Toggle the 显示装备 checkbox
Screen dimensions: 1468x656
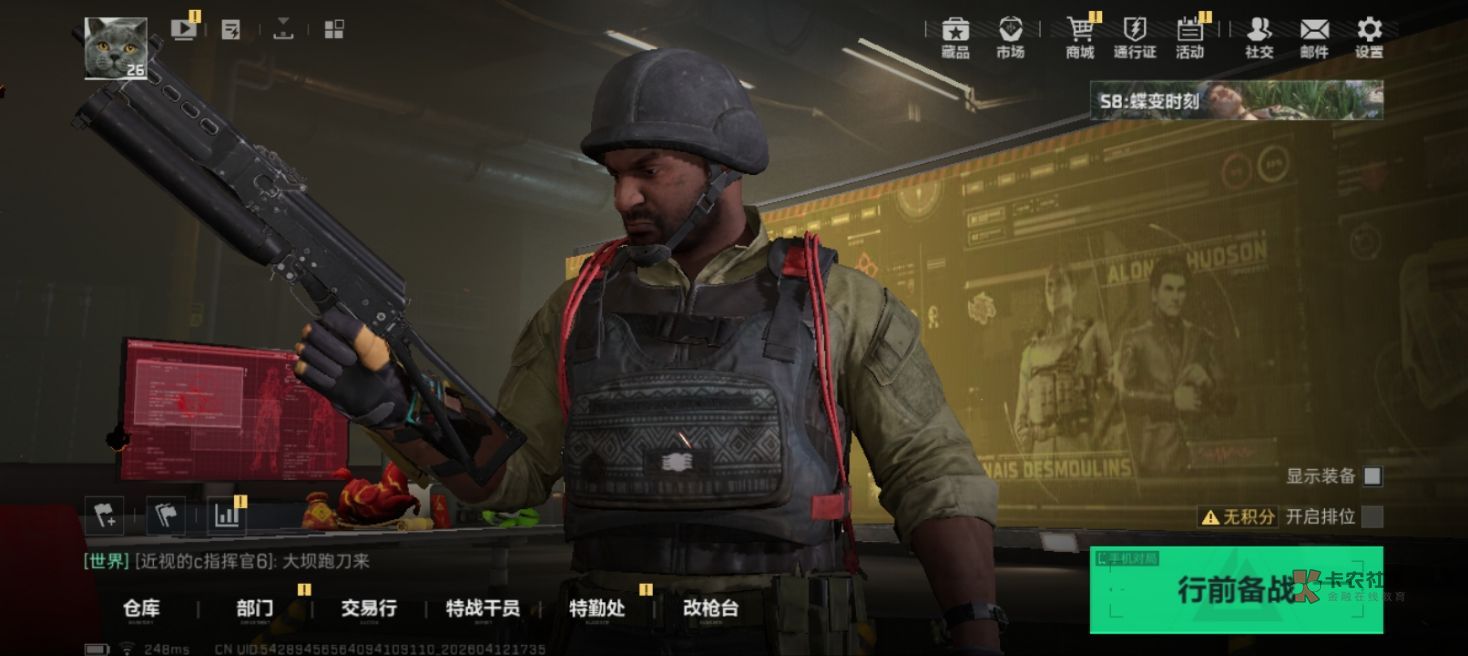pos(1373,476)
